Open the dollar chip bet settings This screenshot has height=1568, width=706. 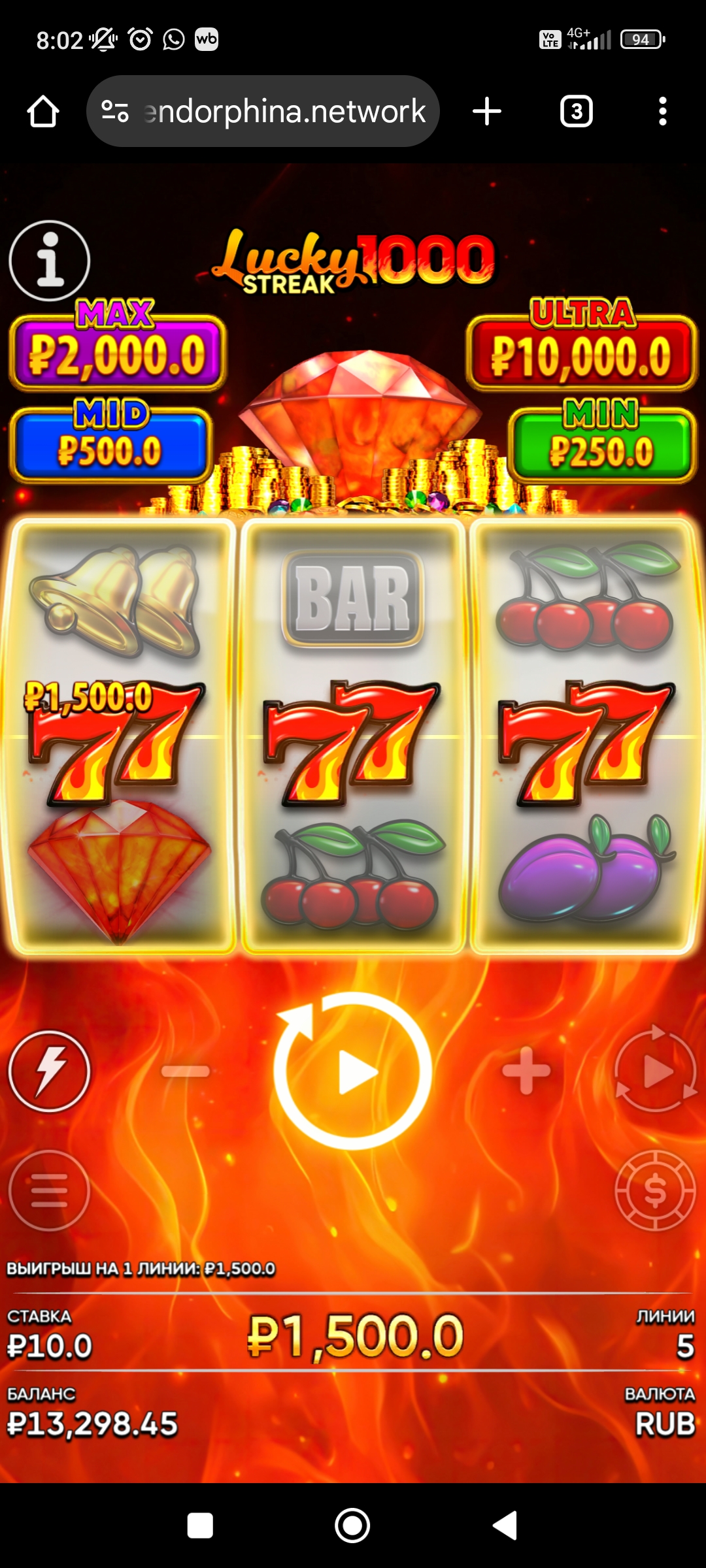tap(656, 1190)
